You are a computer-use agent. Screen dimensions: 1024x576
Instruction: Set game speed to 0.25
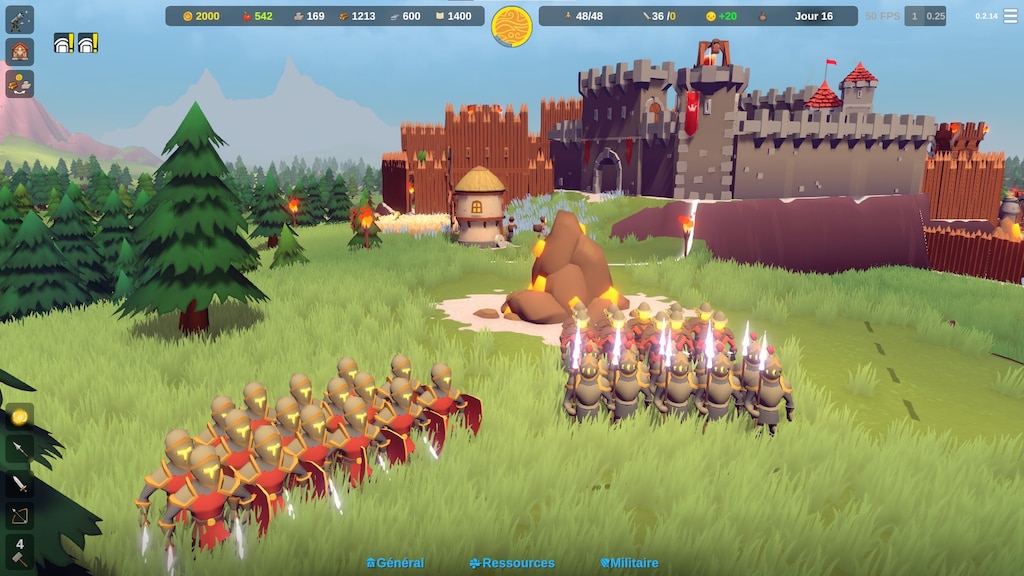[935, 16]
